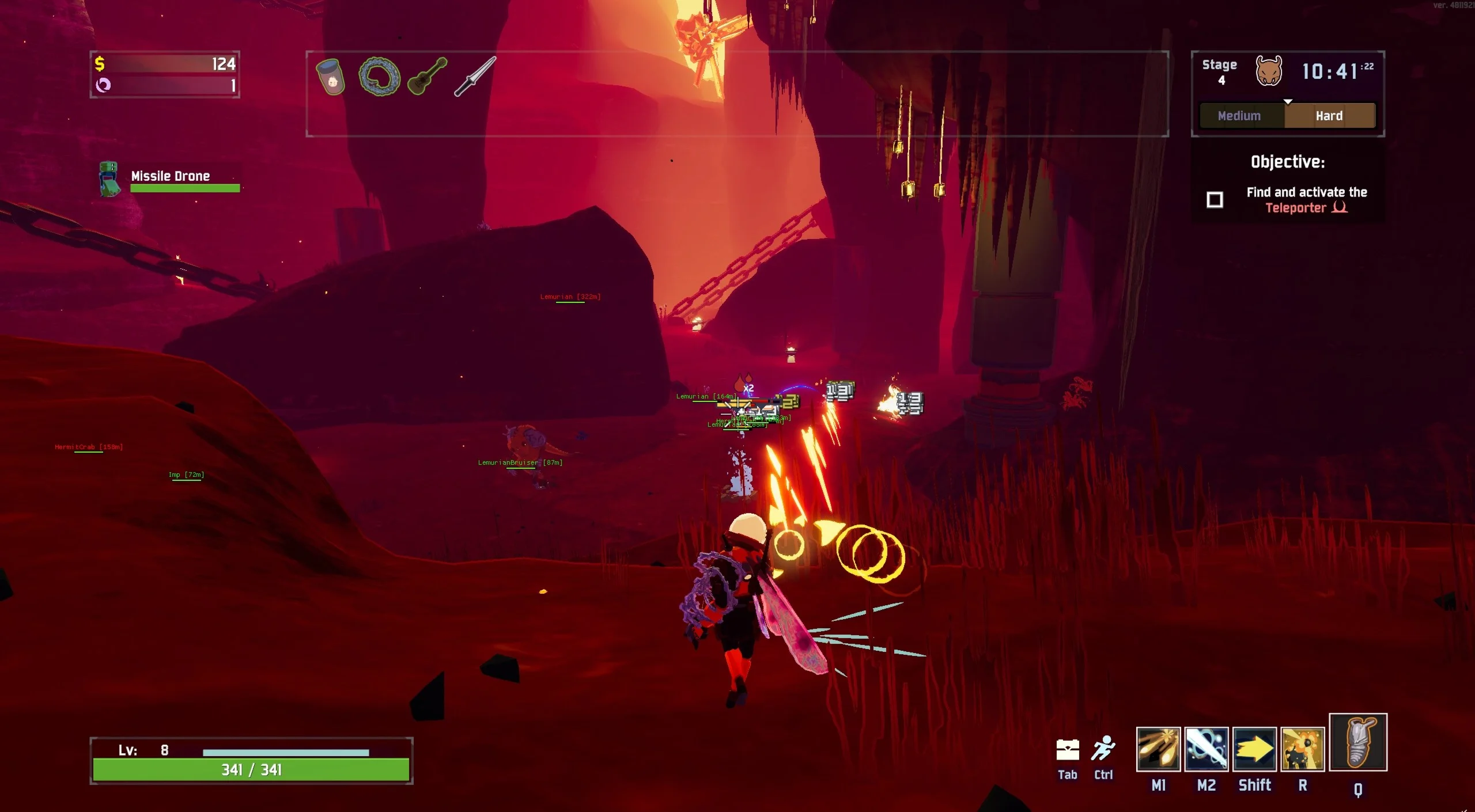Viewport: 1475px width, 812px height.
Task: Use the M2 secondary skill icon
Action: [x=1206, y=749]
